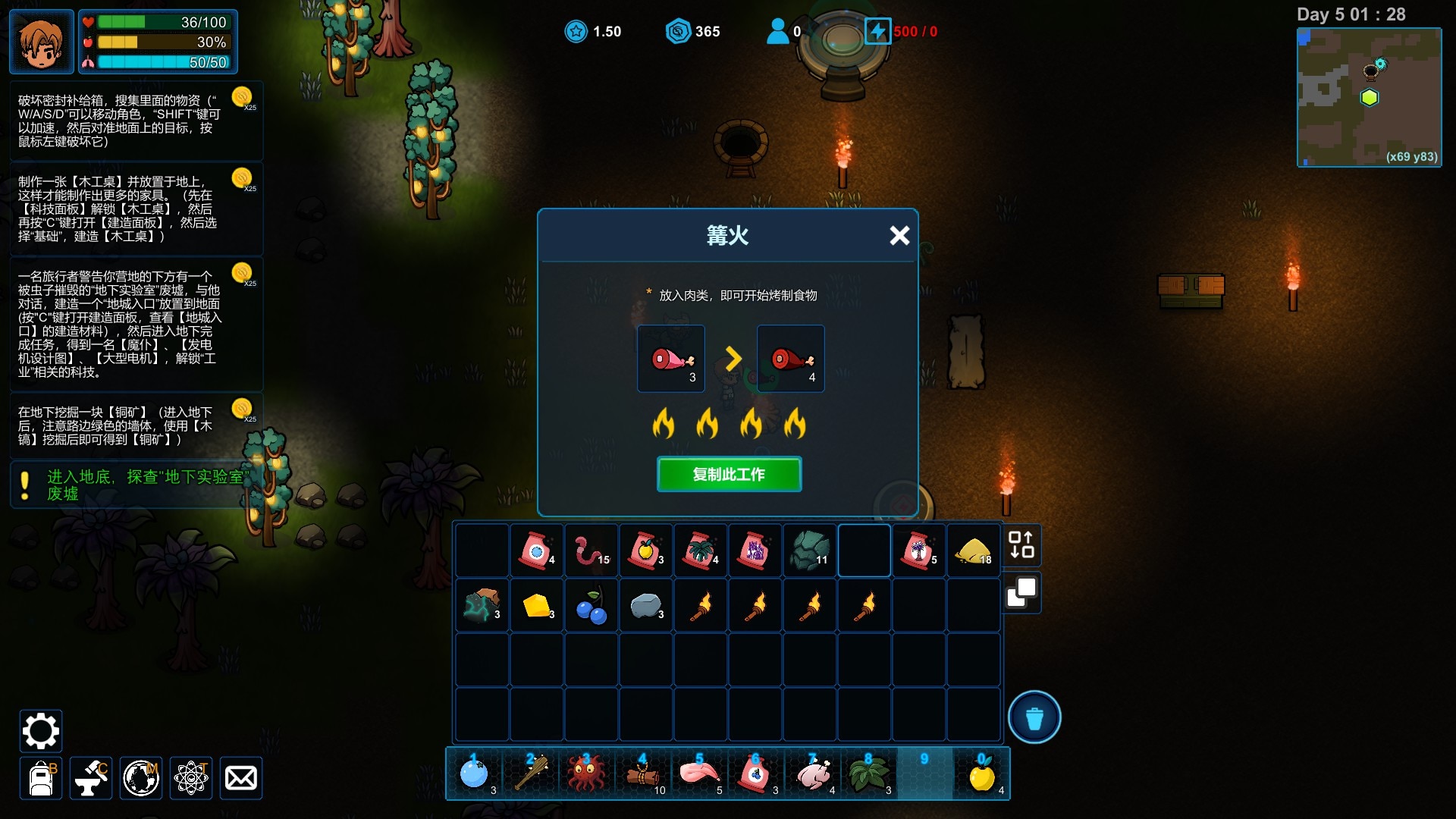This screenshot has width=1456, height=819.
Task: Open the backpack inventory
Action: (x=41, y=778)
